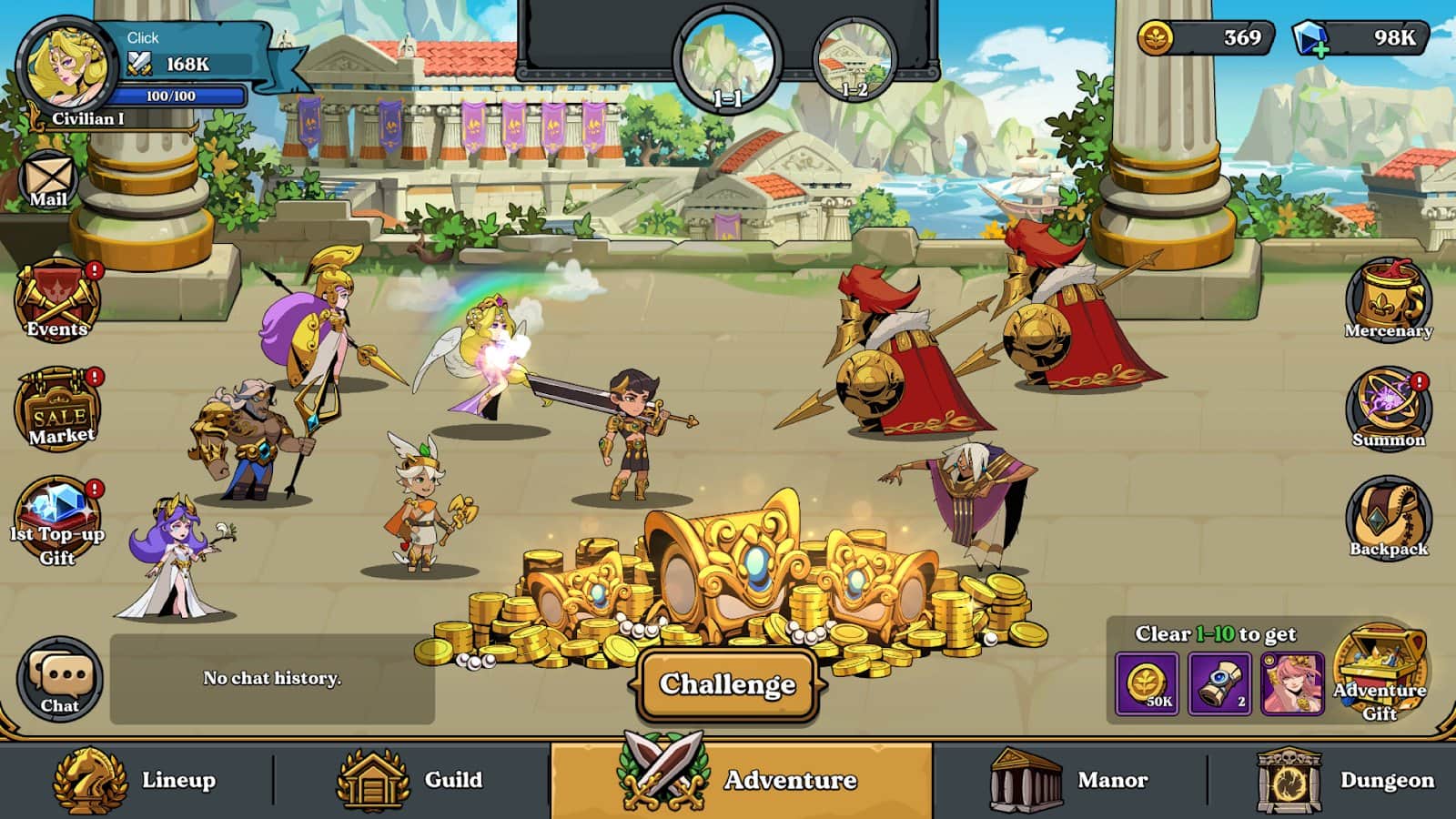This screenshot has width=1456, height=819.
Task: Go to the Manor tab
Action: [1070, 780]
